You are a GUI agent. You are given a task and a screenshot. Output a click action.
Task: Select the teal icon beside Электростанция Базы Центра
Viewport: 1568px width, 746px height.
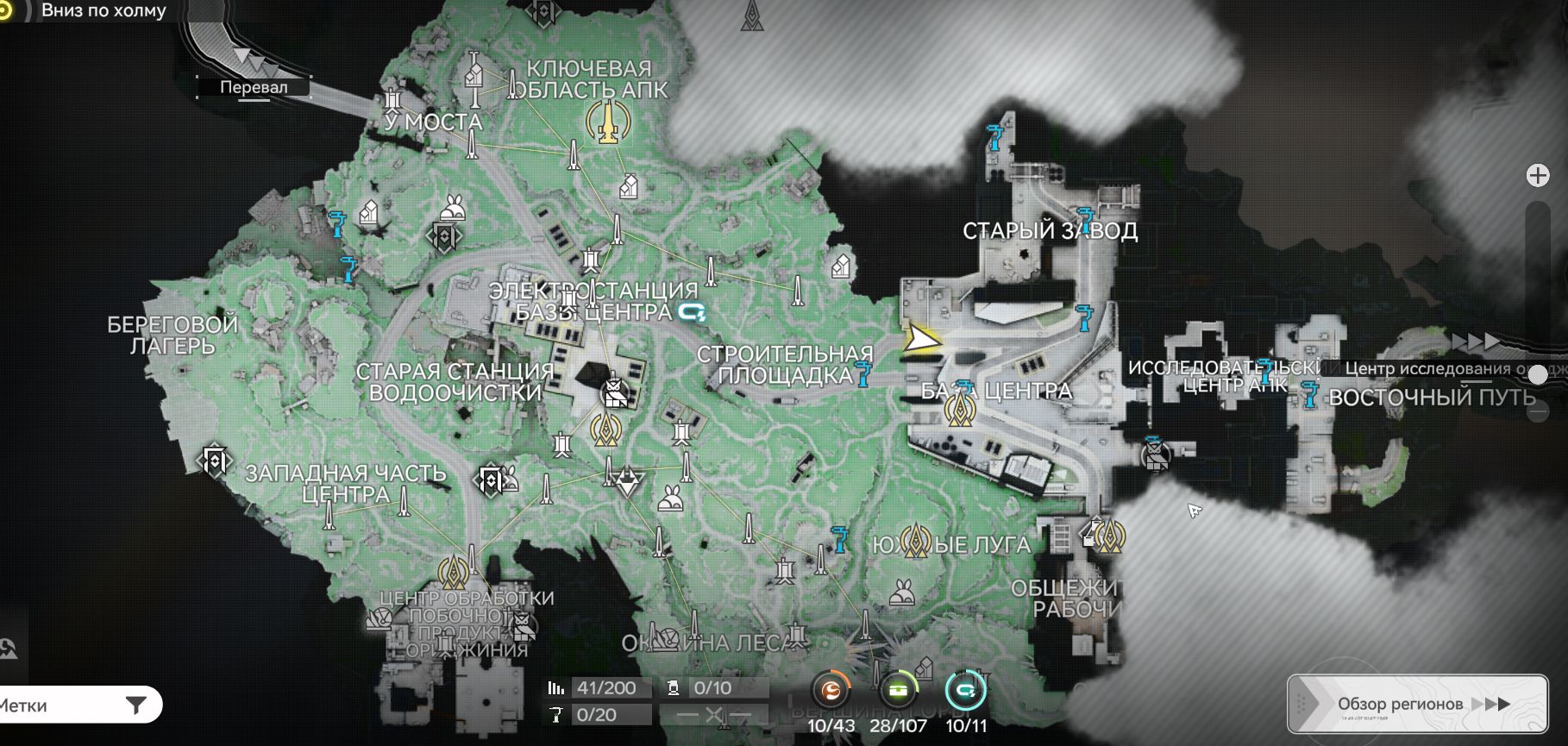tap(692, 311)
